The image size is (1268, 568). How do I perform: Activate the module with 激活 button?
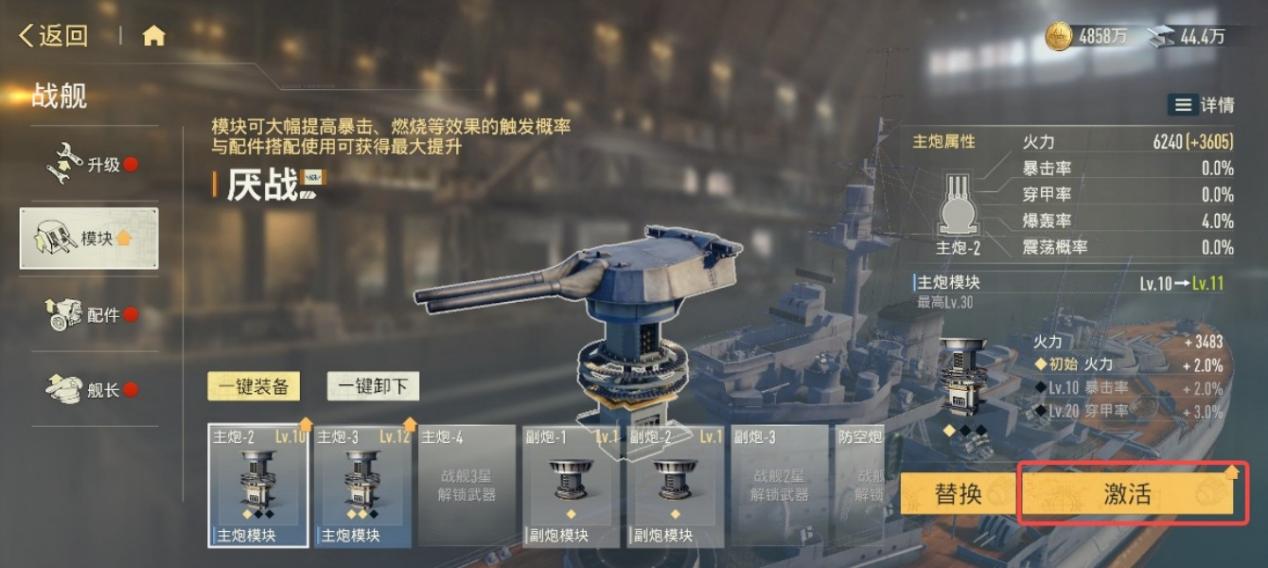[x=1131, y=493]
